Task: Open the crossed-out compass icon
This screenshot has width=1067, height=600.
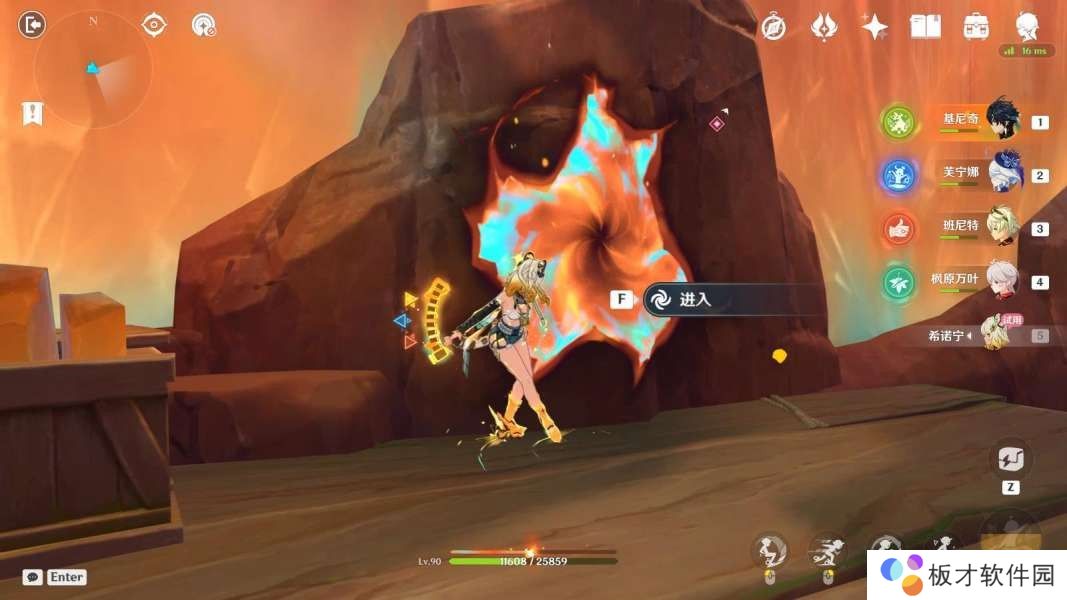Action: coord(773,27)
